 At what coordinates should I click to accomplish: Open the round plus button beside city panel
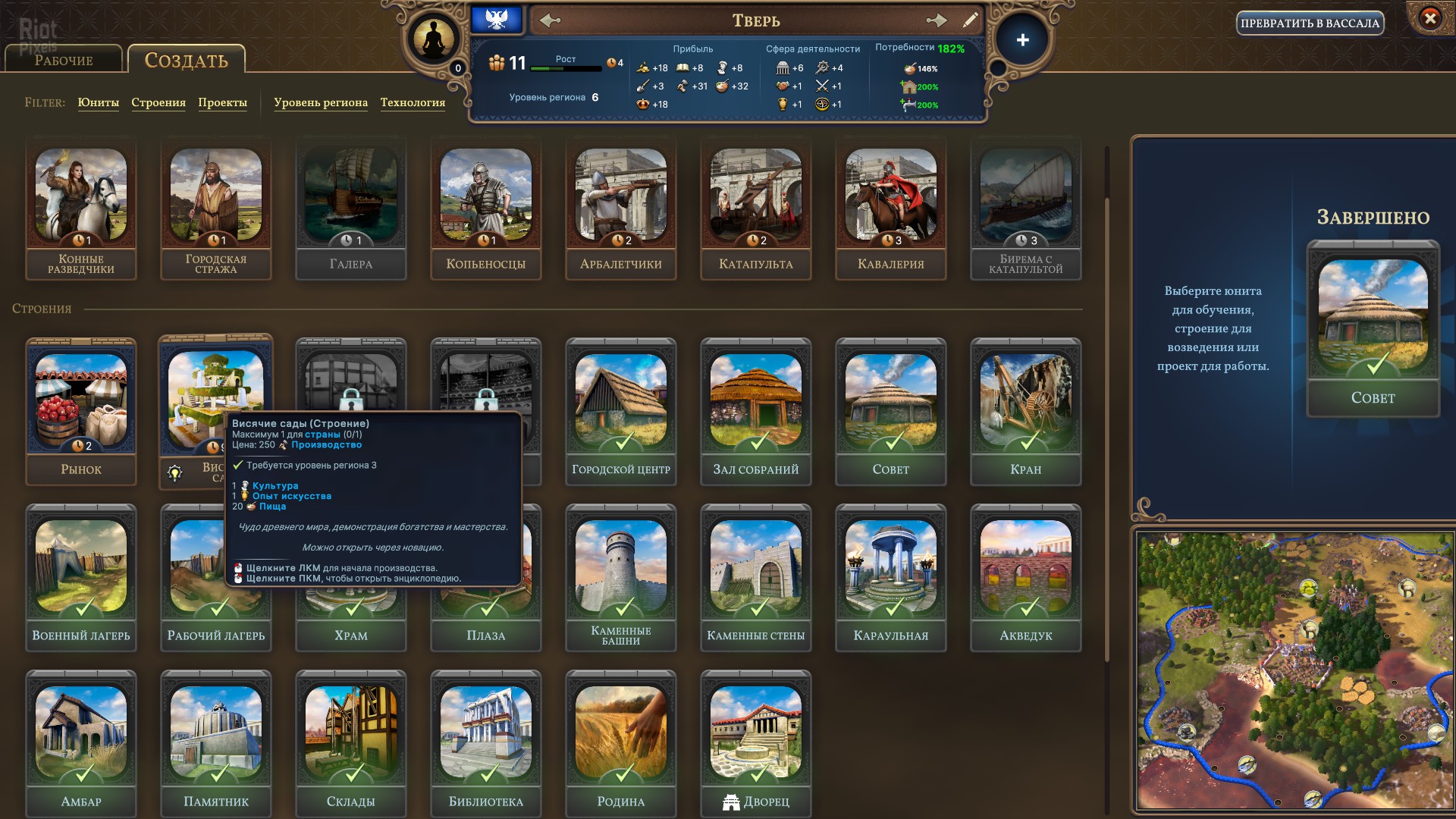1022,40
